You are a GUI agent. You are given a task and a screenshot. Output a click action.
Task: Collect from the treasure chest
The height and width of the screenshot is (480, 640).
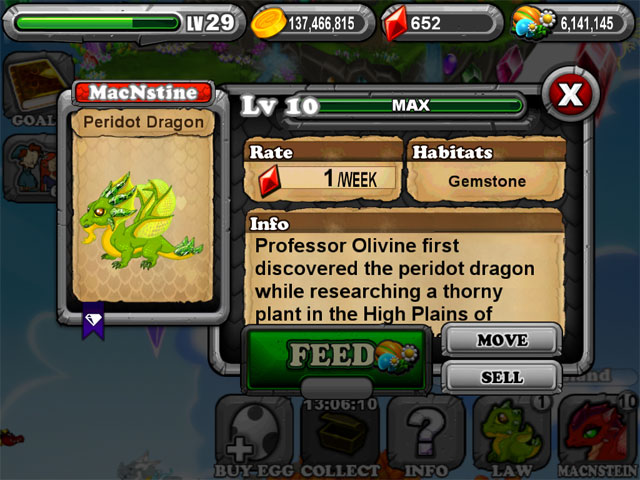pyautogui.click(x=341, y=435)
